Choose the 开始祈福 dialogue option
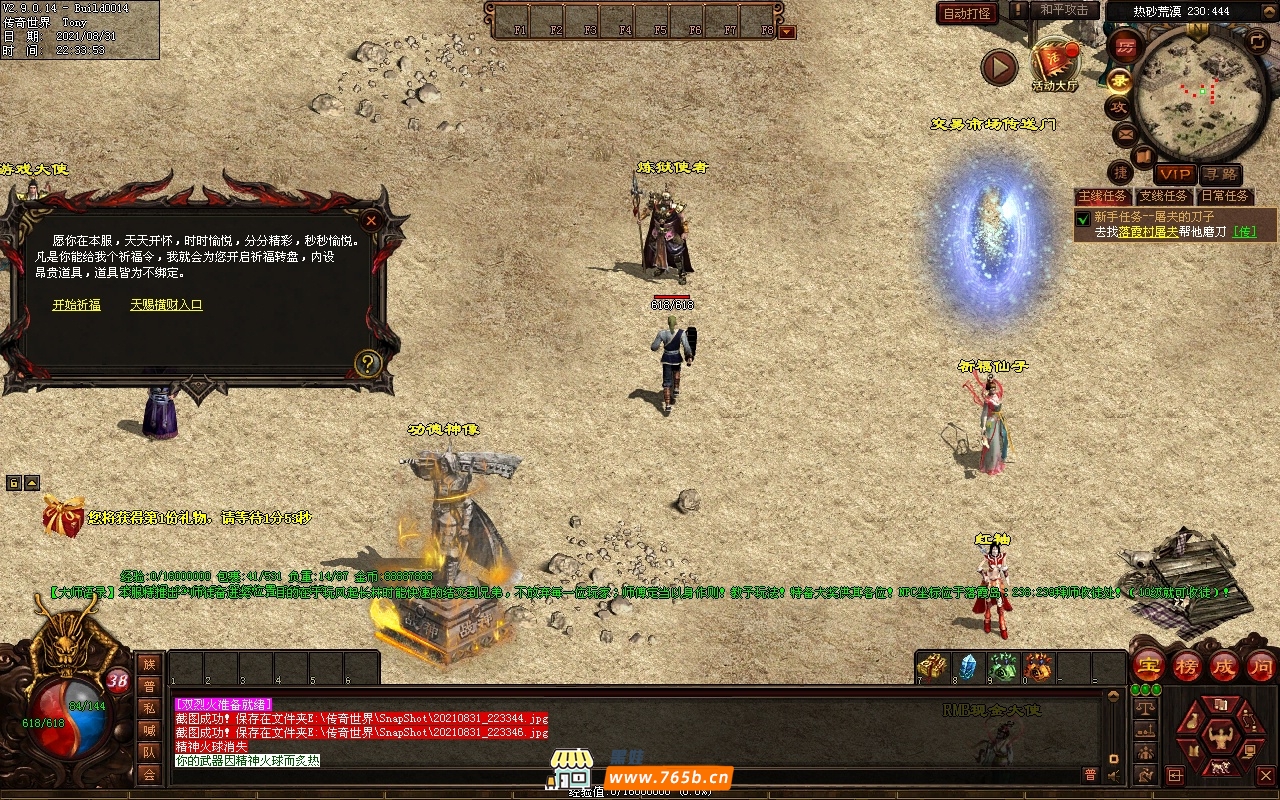Image resolution: width=1280 pixels, height=800 pixels. (76, 305)
